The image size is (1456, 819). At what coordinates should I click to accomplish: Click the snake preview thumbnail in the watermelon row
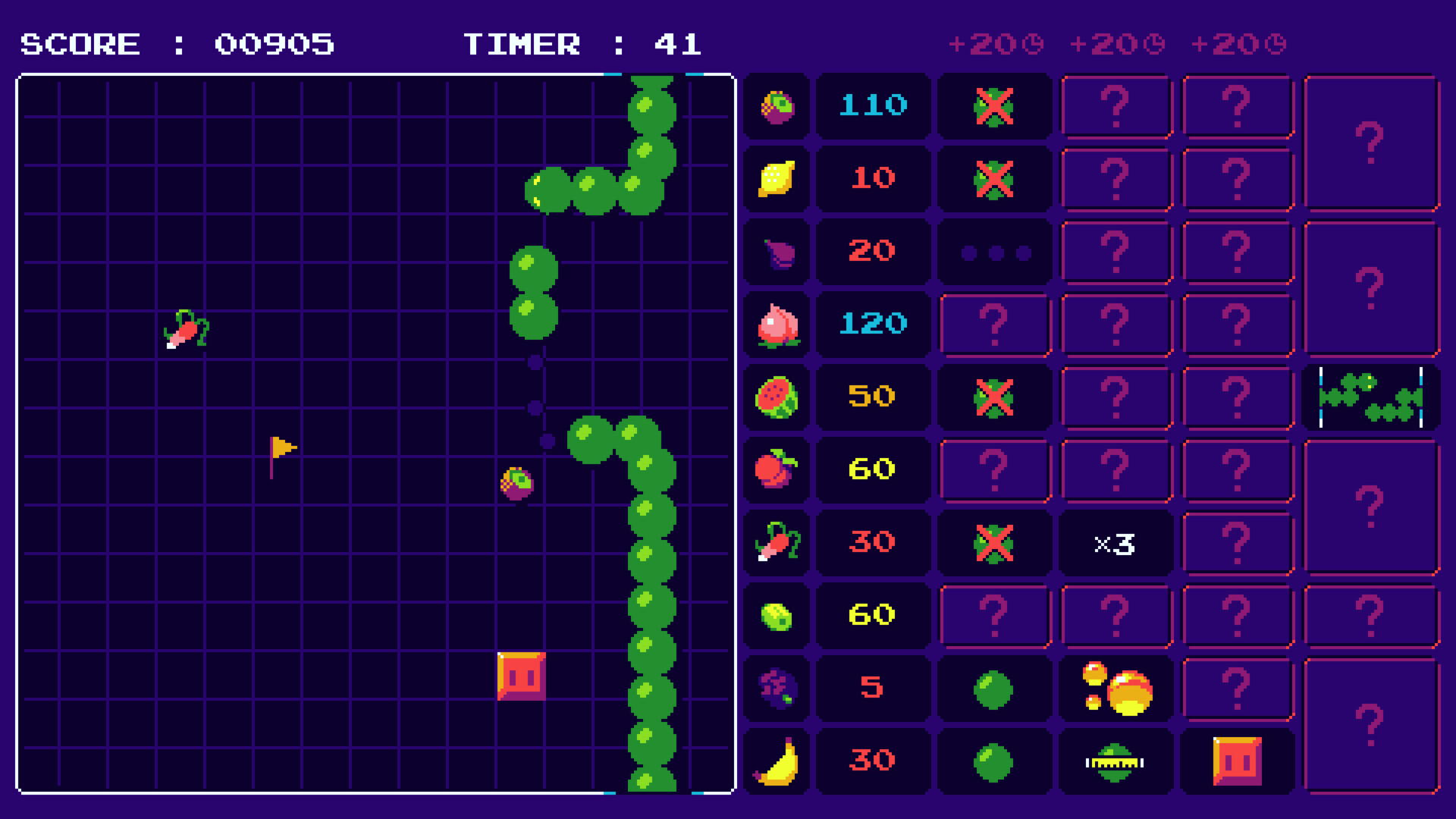click(x=1371, y=397)
